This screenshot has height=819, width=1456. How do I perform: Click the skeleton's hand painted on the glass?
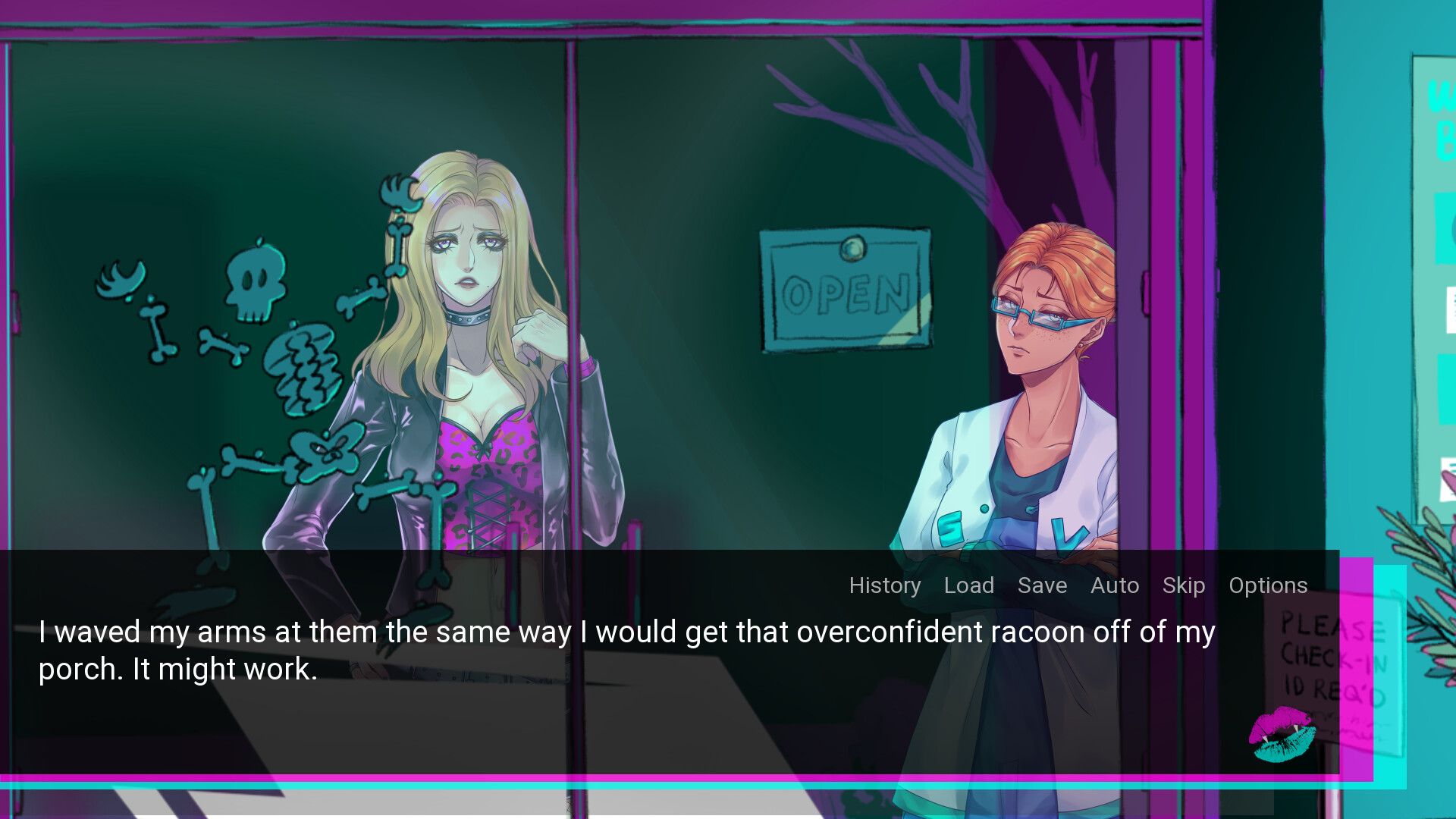pos(398,193)
